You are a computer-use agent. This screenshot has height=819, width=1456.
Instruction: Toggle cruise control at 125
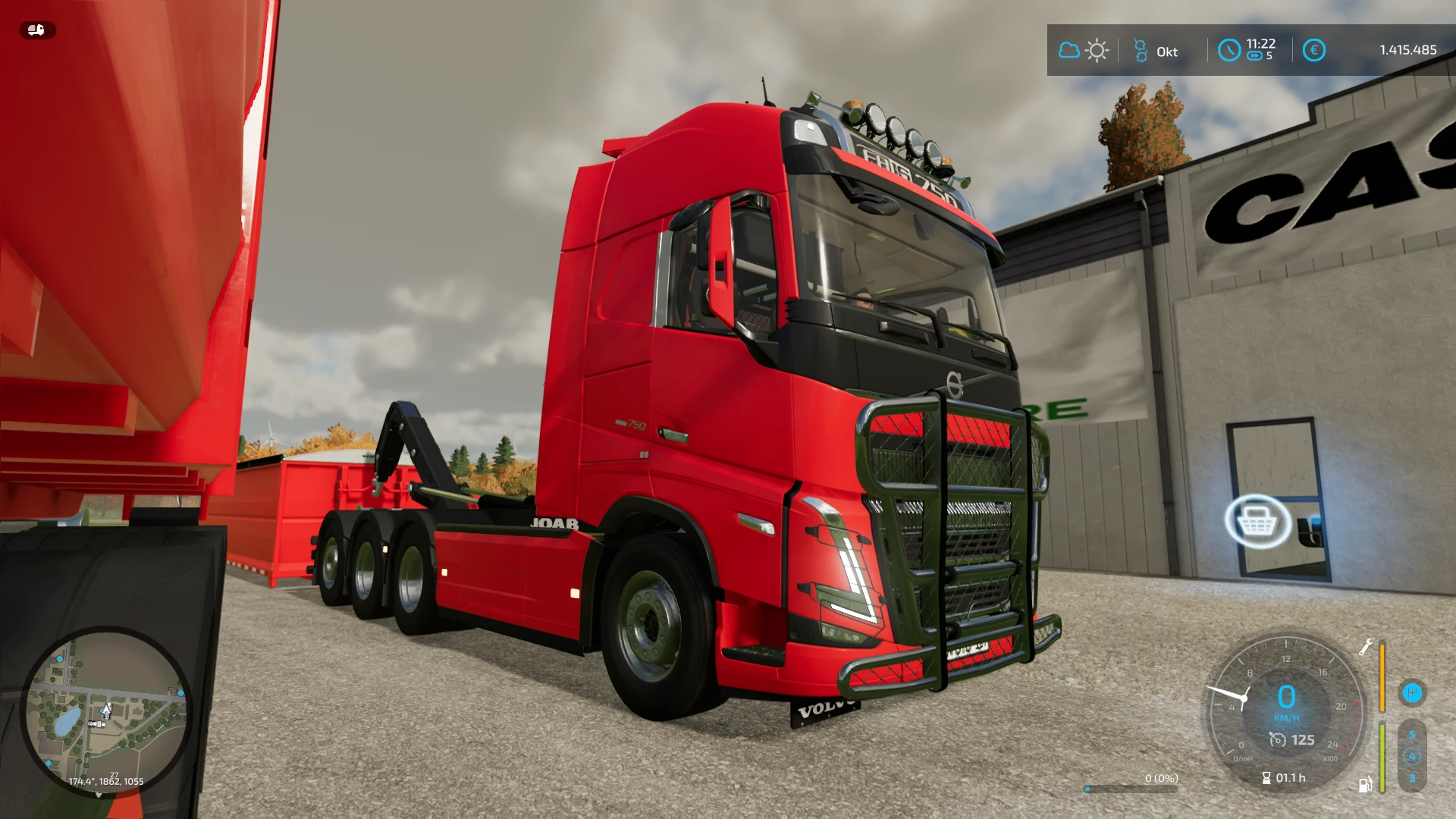[x=1291, y=741]
